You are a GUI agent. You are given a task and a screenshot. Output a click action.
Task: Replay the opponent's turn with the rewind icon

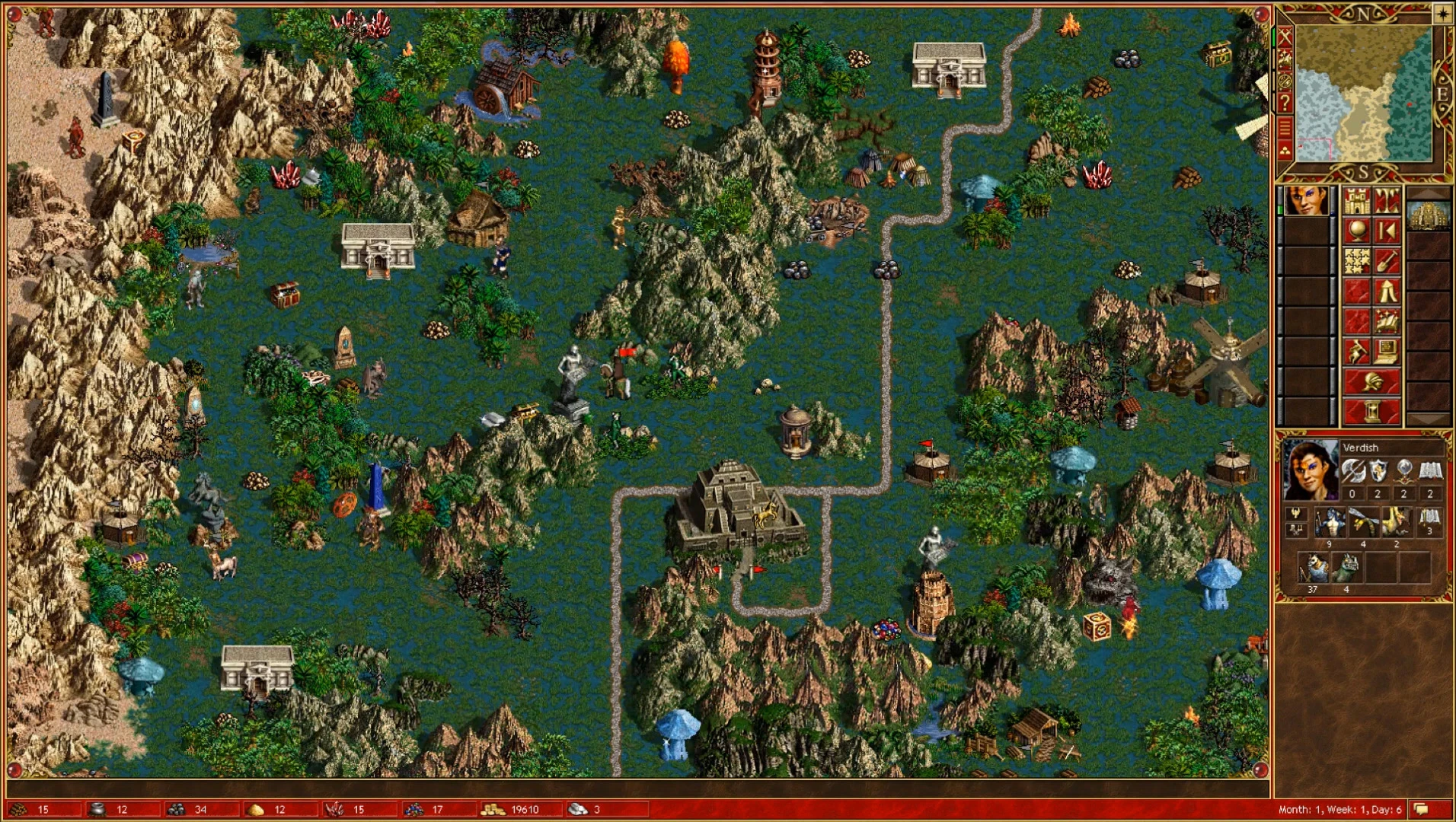click(x=1387, y=231)
